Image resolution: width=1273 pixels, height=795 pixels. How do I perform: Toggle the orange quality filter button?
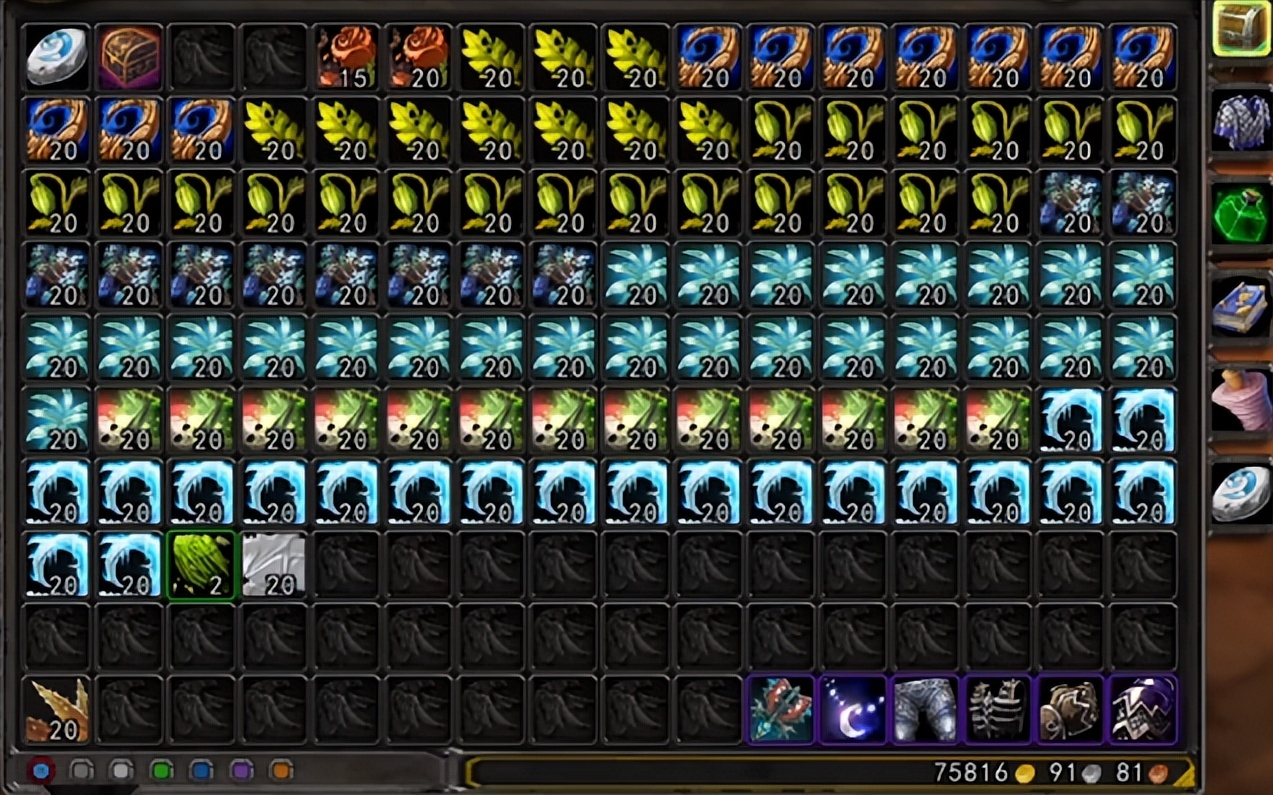tap(281, 771)
